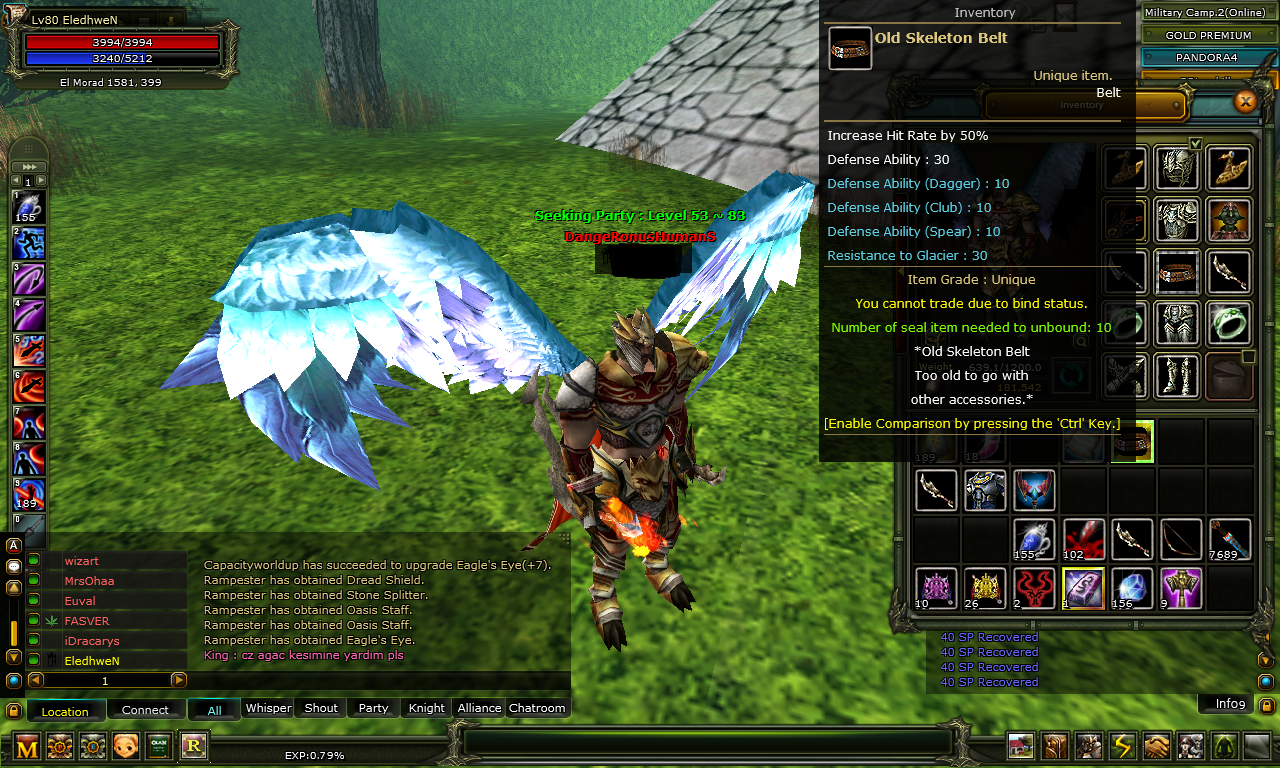Click the next chat page arrow
The width and height of the screenshot is (1280, 768).
tap(181, 679)
